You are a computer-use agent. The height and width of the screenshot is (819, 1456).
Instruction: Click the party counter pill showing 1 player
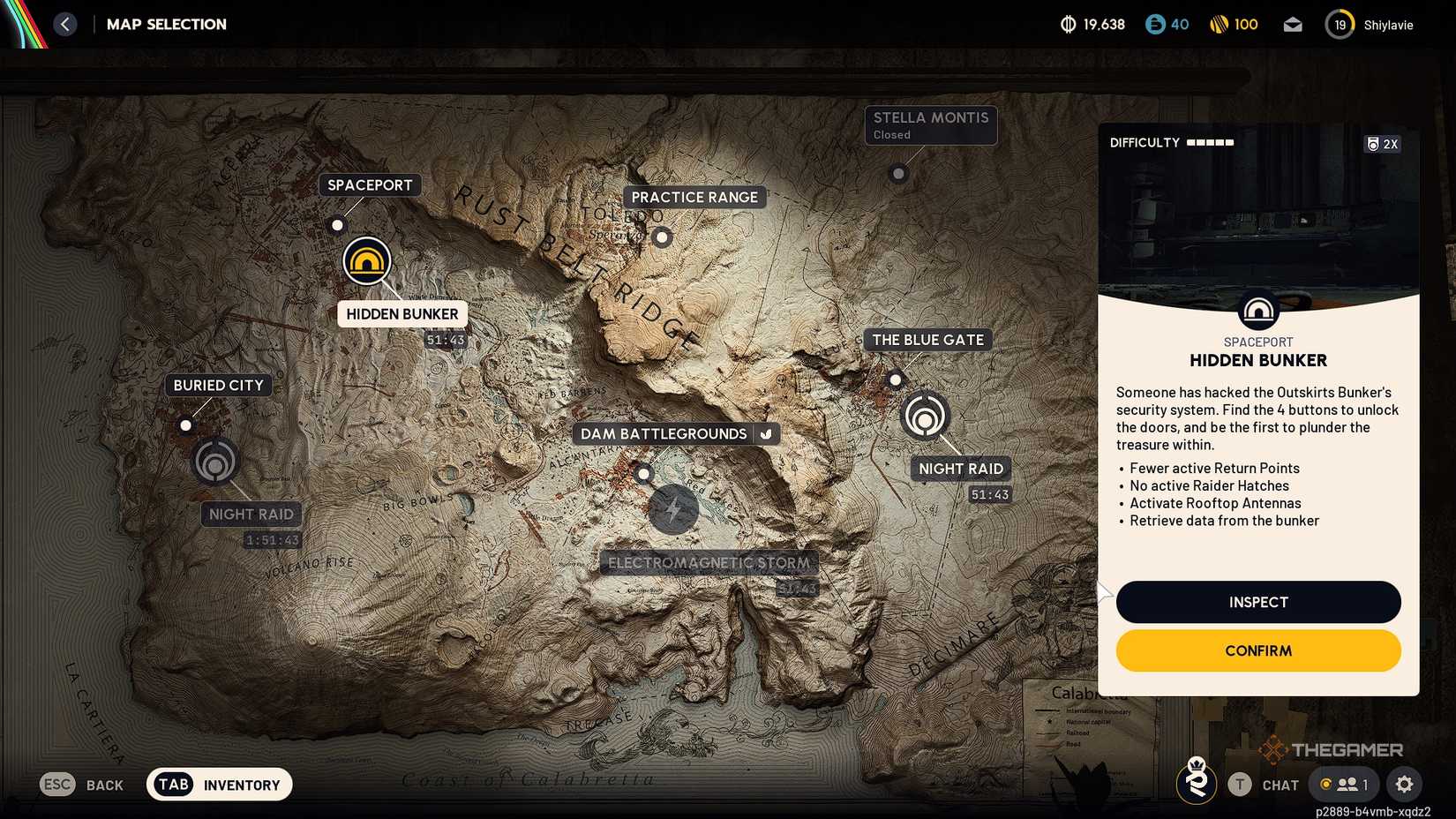tap(1342, 784)
